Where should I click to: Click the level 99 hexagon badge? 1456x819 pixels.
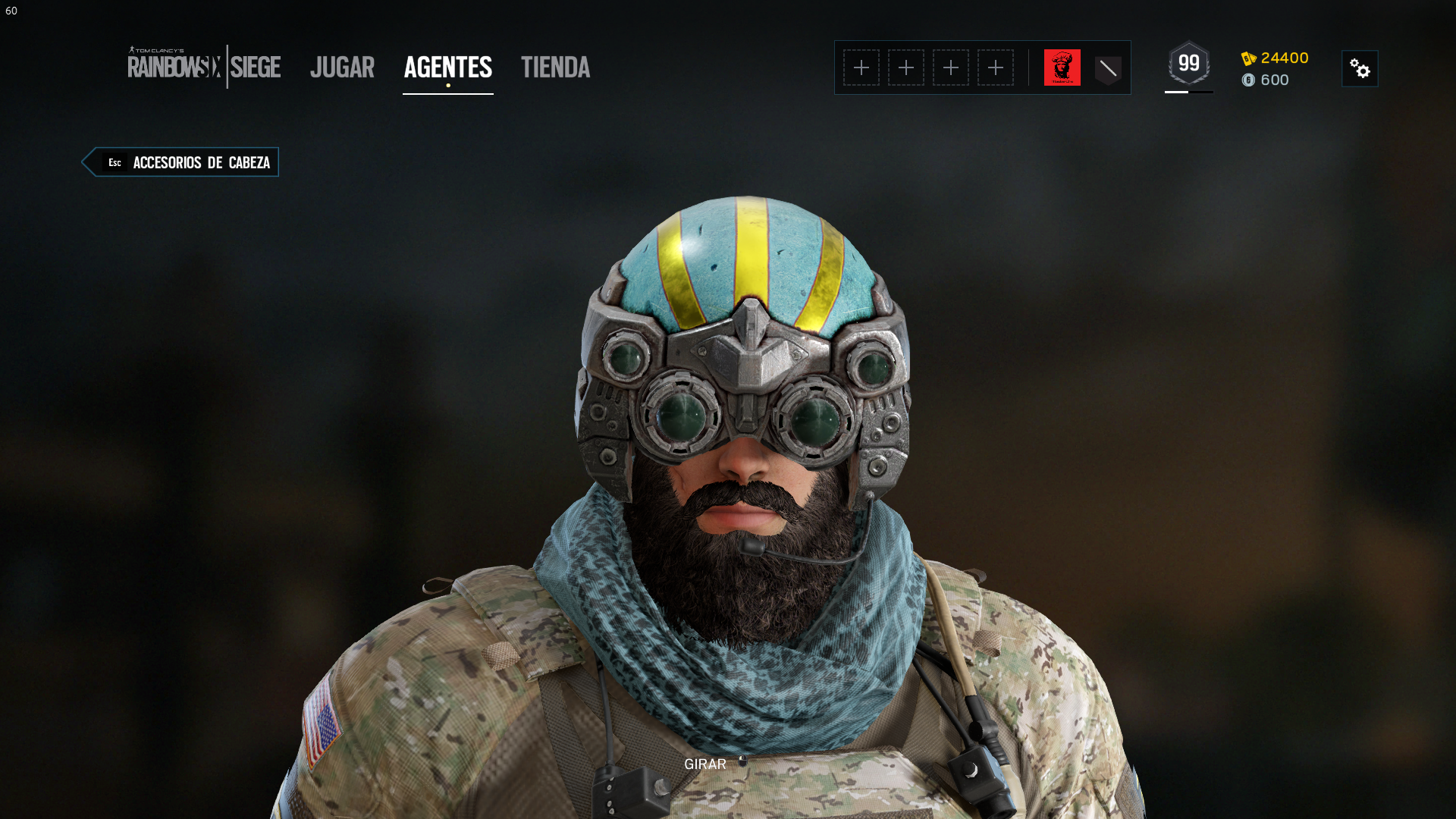click(x=1188, y=64)
